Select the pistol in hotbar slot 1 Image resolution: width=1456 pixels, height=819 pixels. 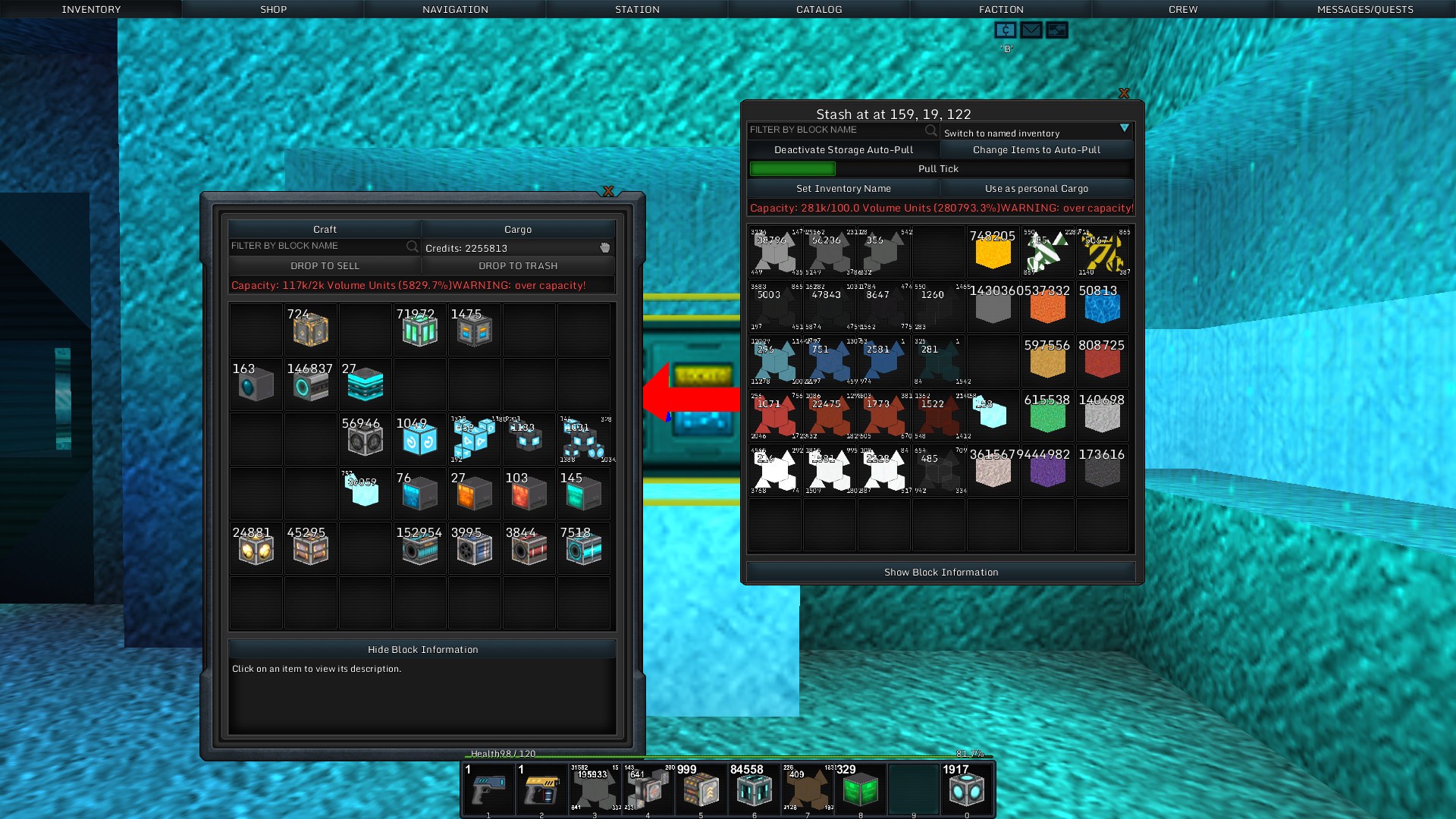click(x=488, y=790)
